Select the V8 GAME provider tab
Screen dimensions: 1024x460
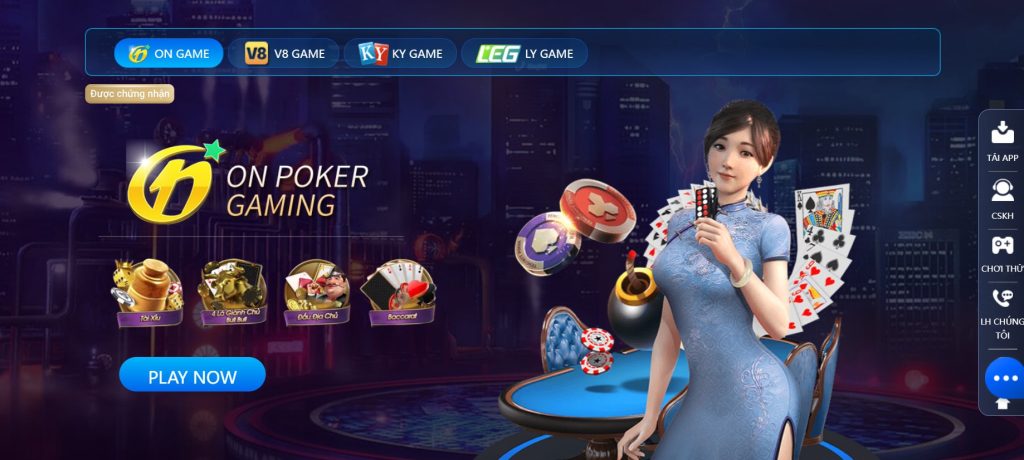click(284, 53)
